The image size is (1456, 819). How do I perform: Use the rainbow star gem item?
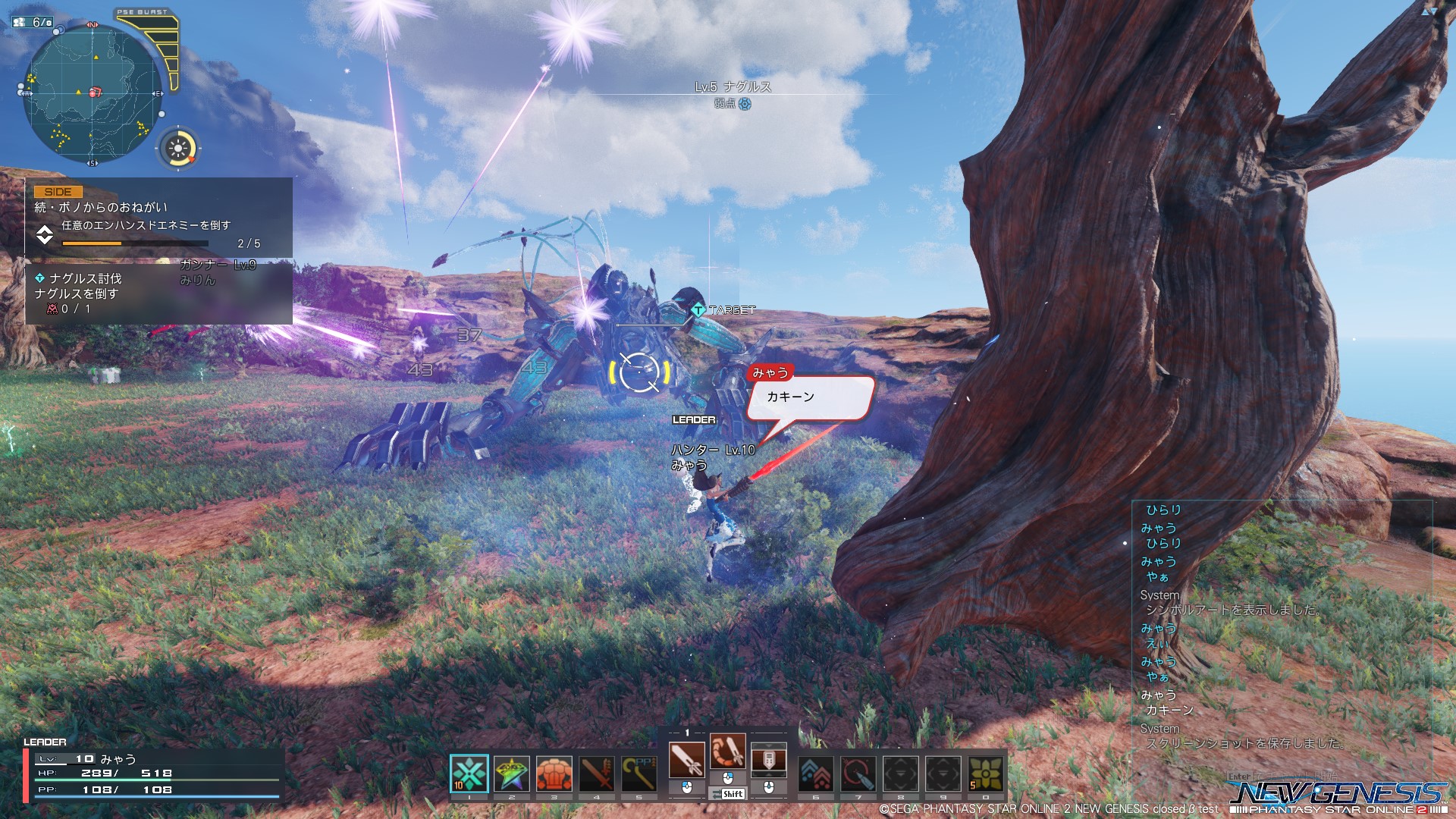tap(512, 773)
